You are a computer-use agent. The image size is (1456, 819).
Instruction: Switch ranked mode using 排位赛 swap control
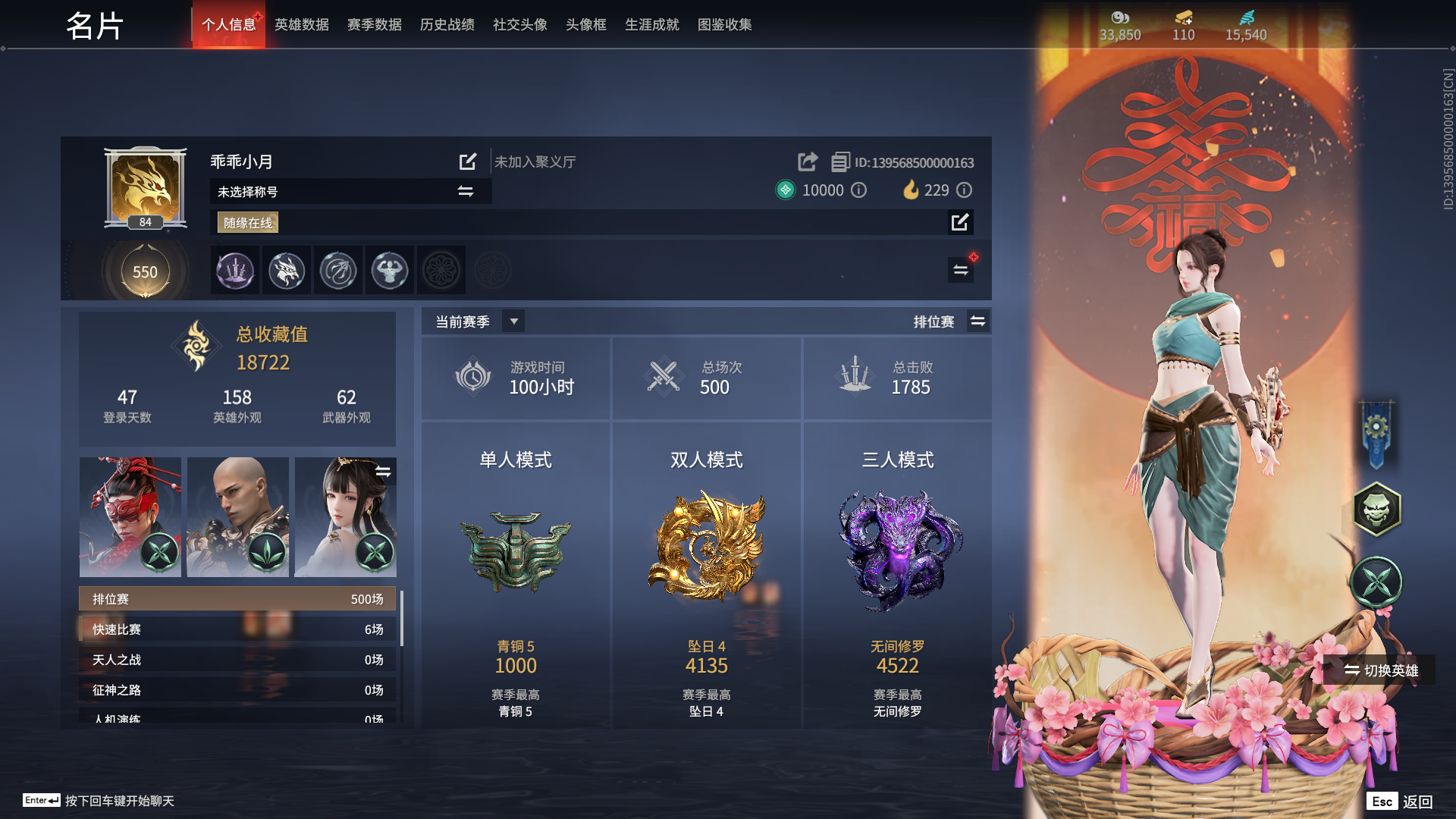tap(977, 321)
